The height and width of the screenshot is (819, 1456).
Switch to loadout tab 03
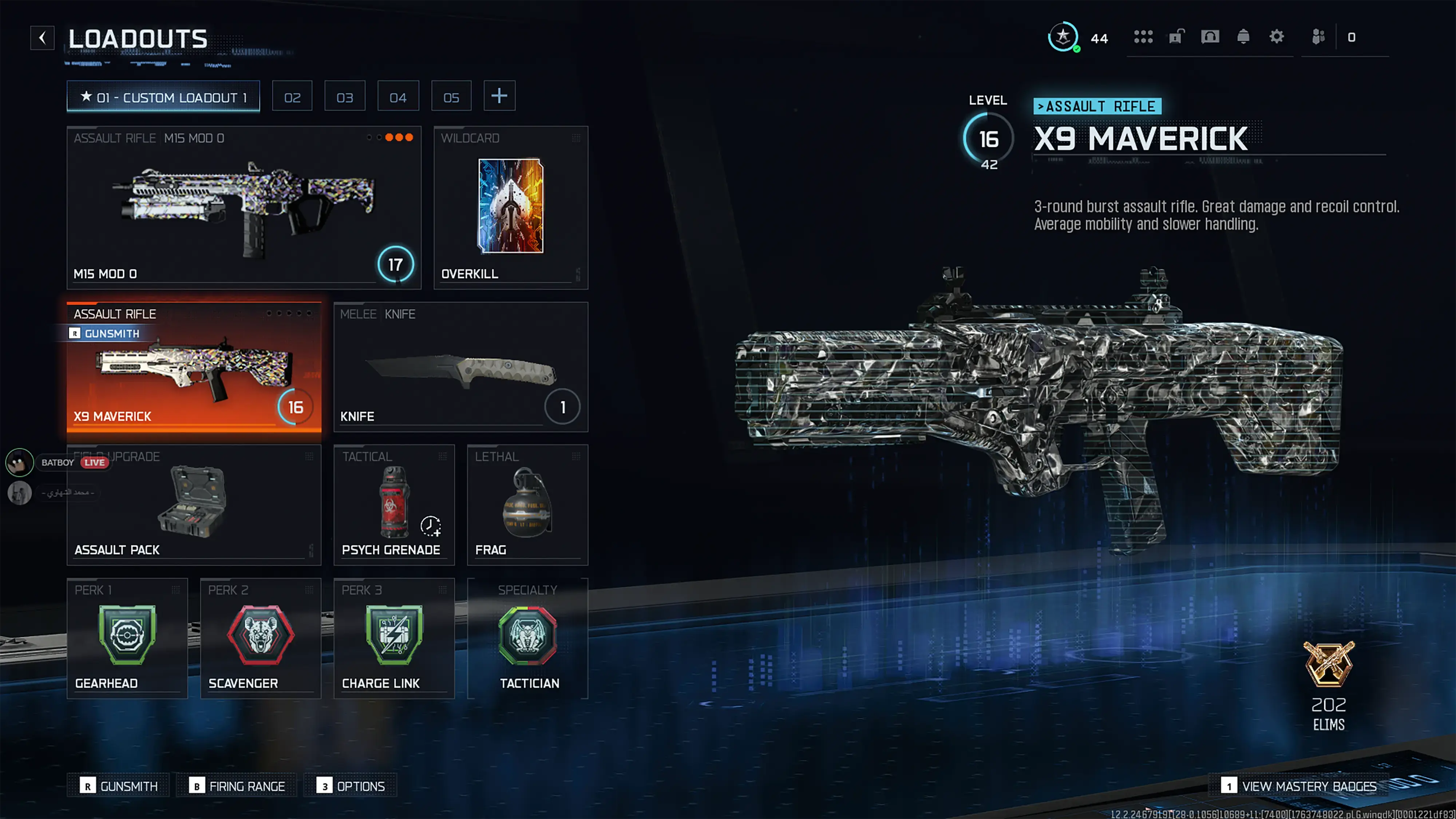click(345, 95)
